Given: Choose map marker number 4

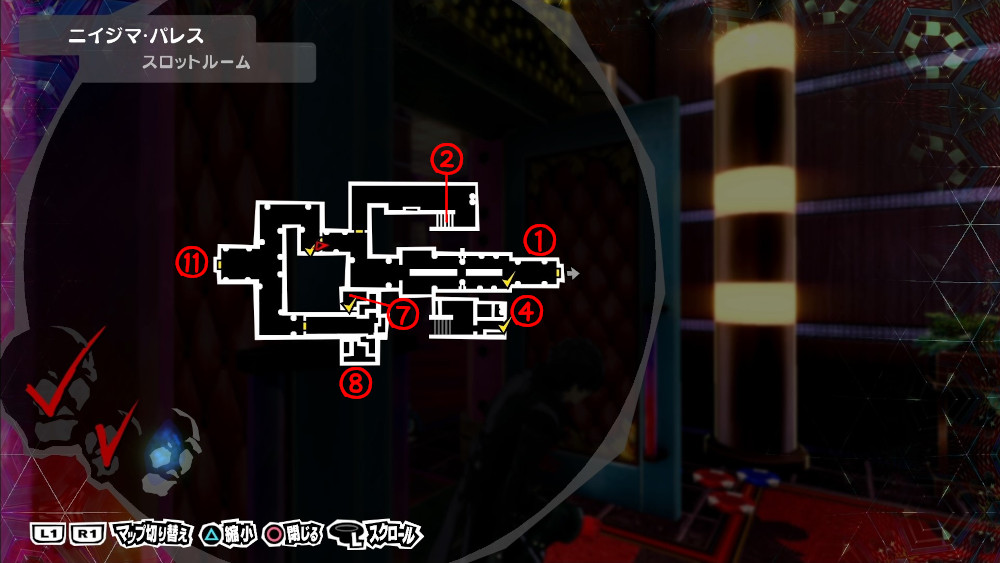Looking at the screenshot, I should (528, 310).
